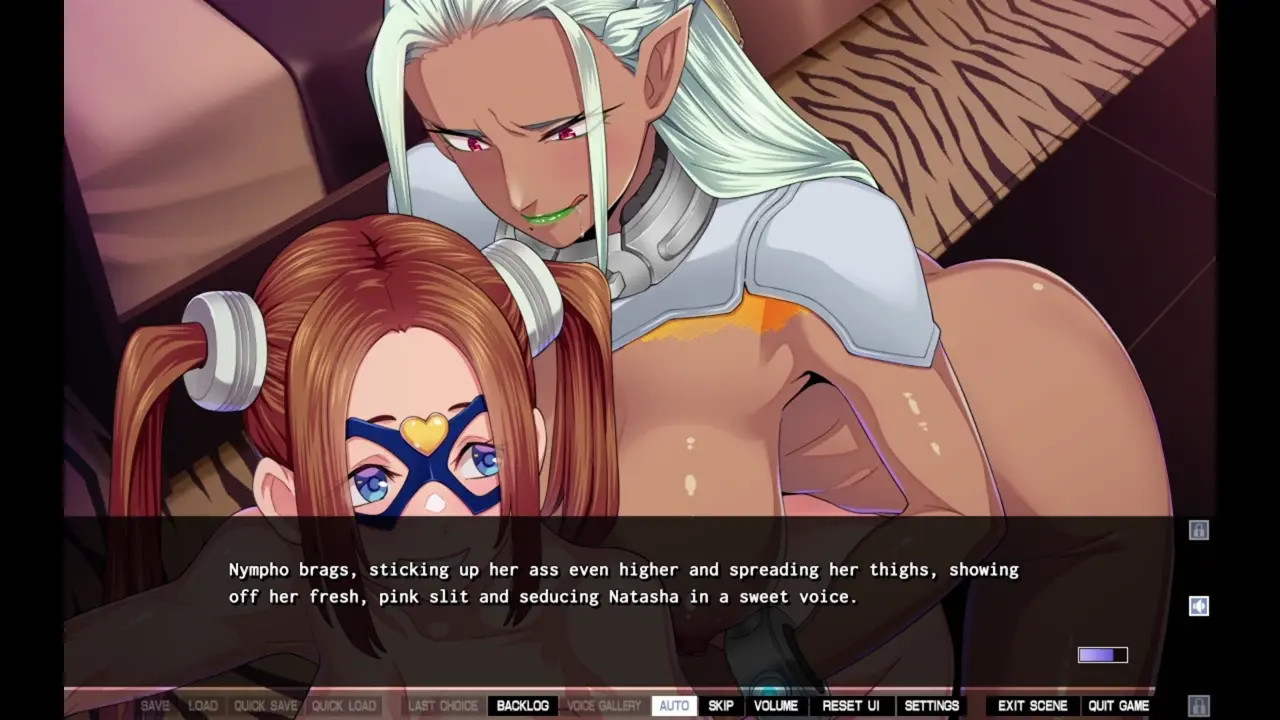This screenshot has height=720, width=1280.
Task: Activate Skip
Action: click(x=720, y=706)
